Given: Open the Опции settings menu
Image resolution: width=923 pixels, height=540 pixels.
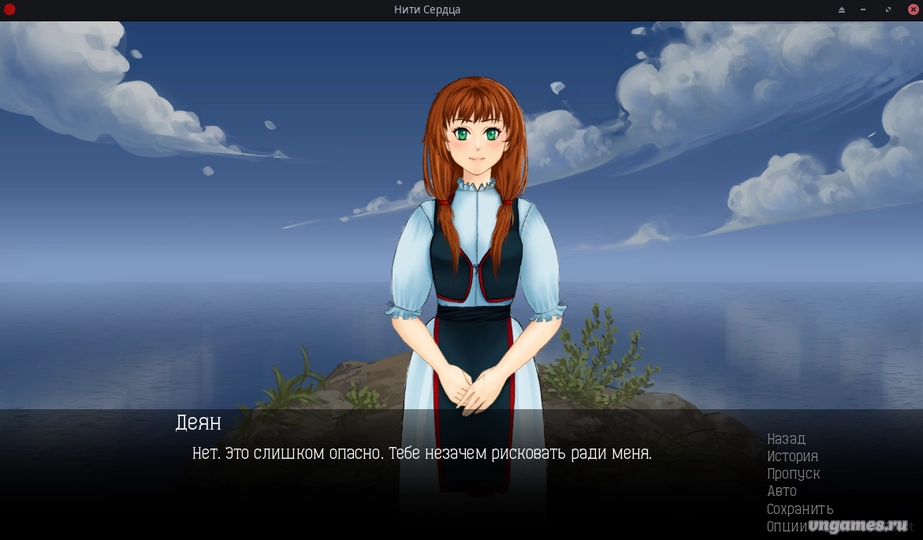Looking at the screenshot, I should [786, 526].
